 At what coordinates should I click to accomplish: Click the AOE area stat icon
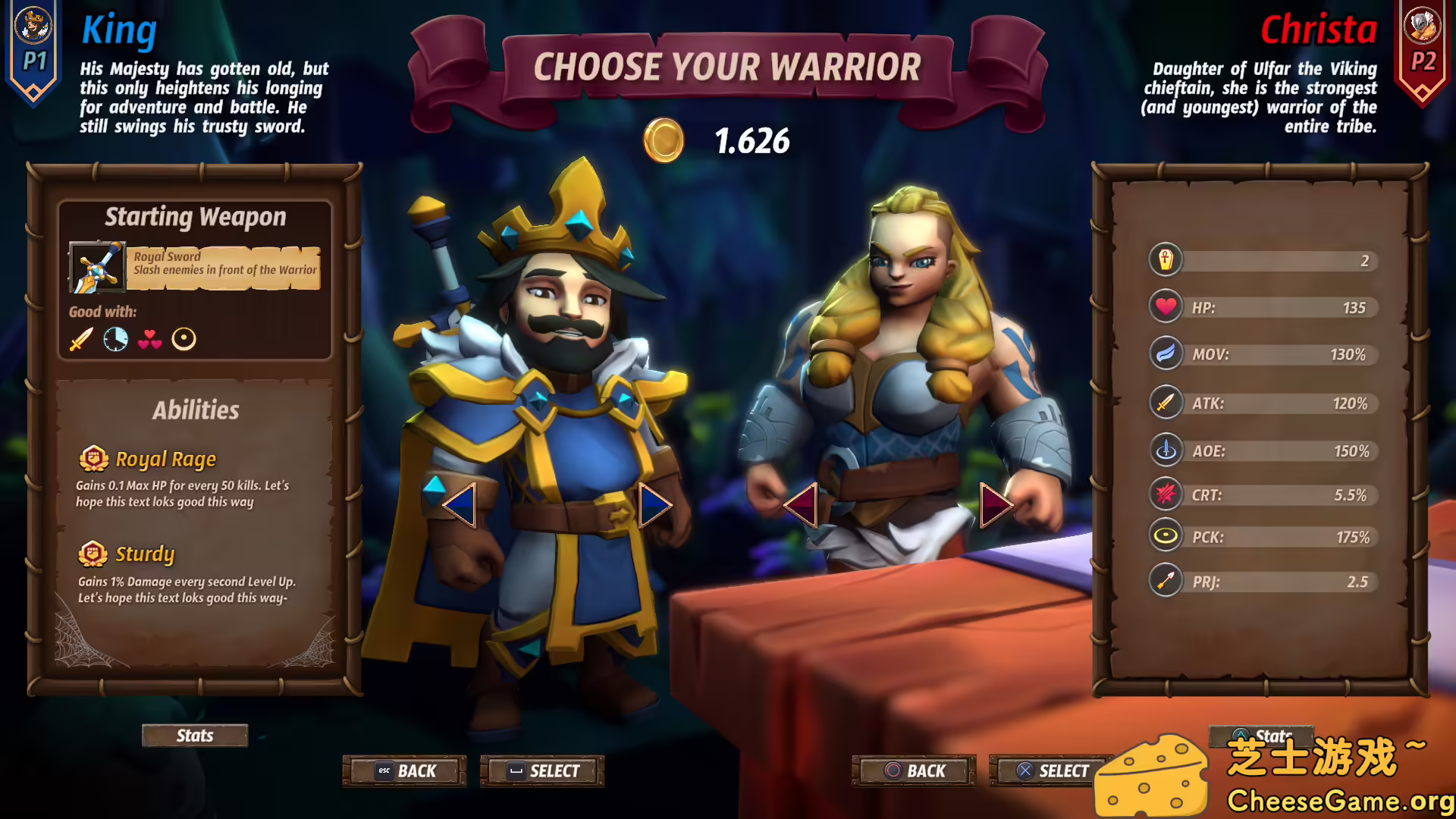tap(1166, 449)
